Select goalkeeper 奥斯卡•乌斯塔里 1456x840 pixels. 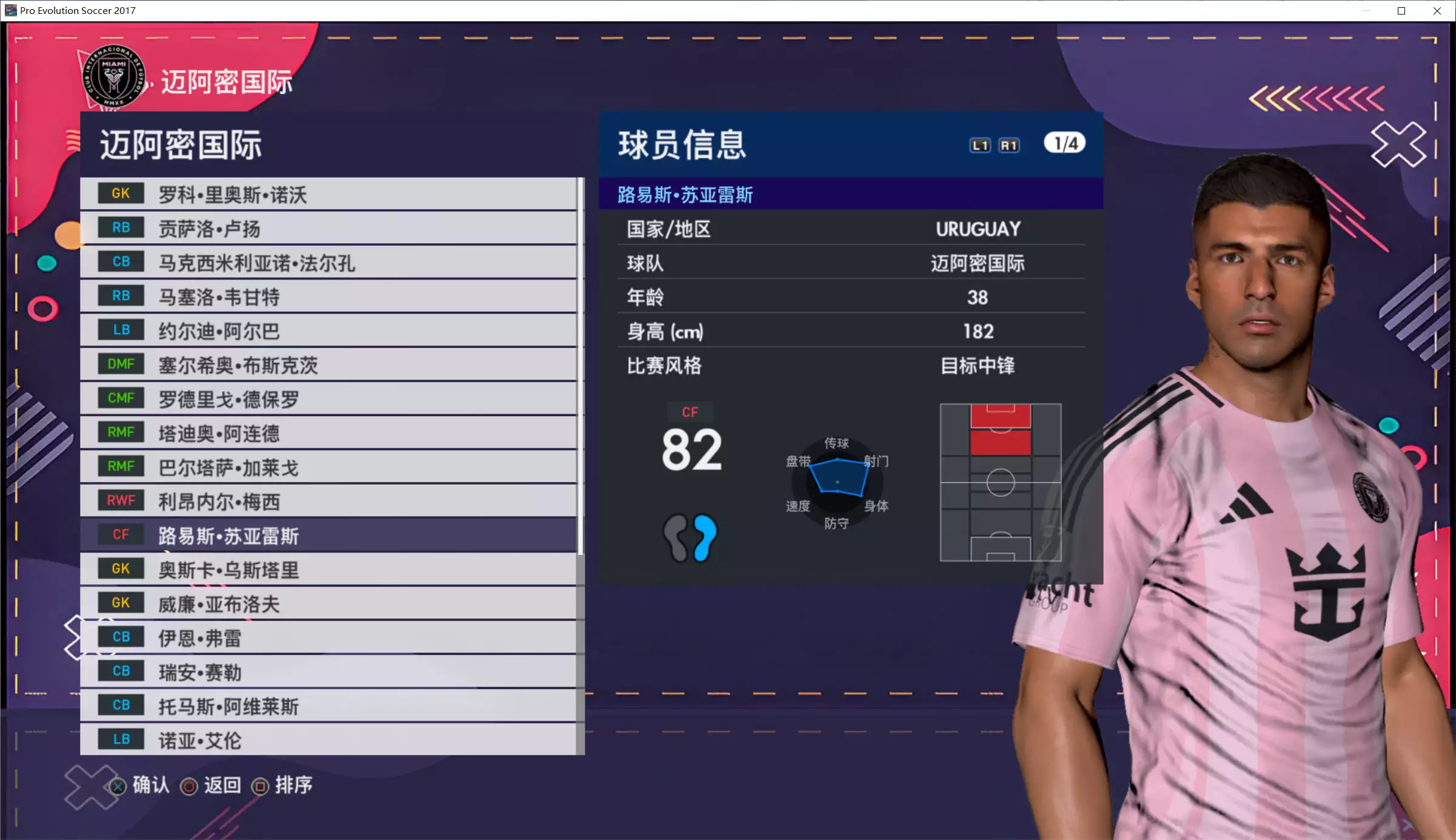pyautogui.click(x=327, y=570)
